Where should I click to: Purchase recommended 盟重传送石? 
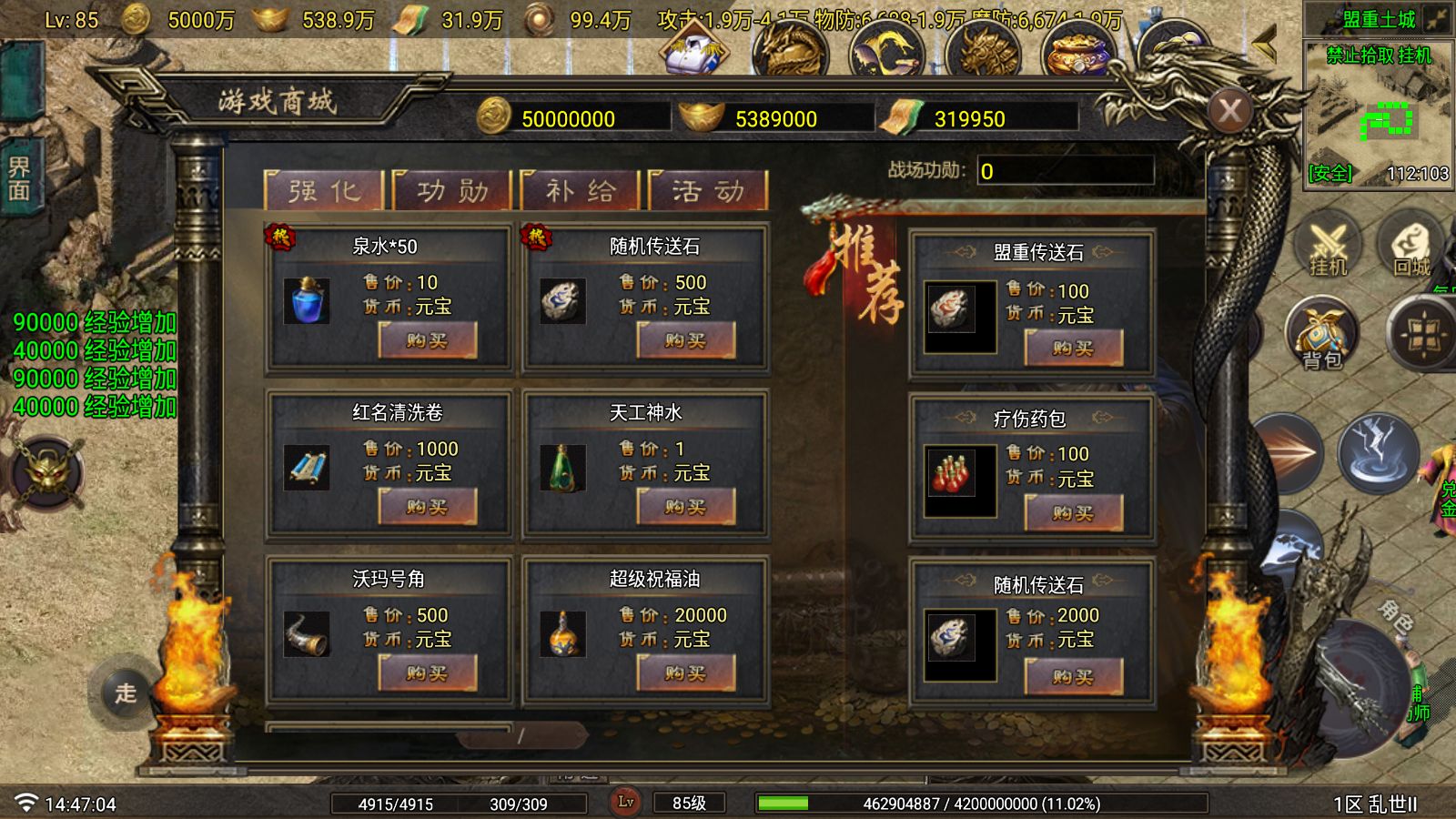click(x=1073, y=348)
